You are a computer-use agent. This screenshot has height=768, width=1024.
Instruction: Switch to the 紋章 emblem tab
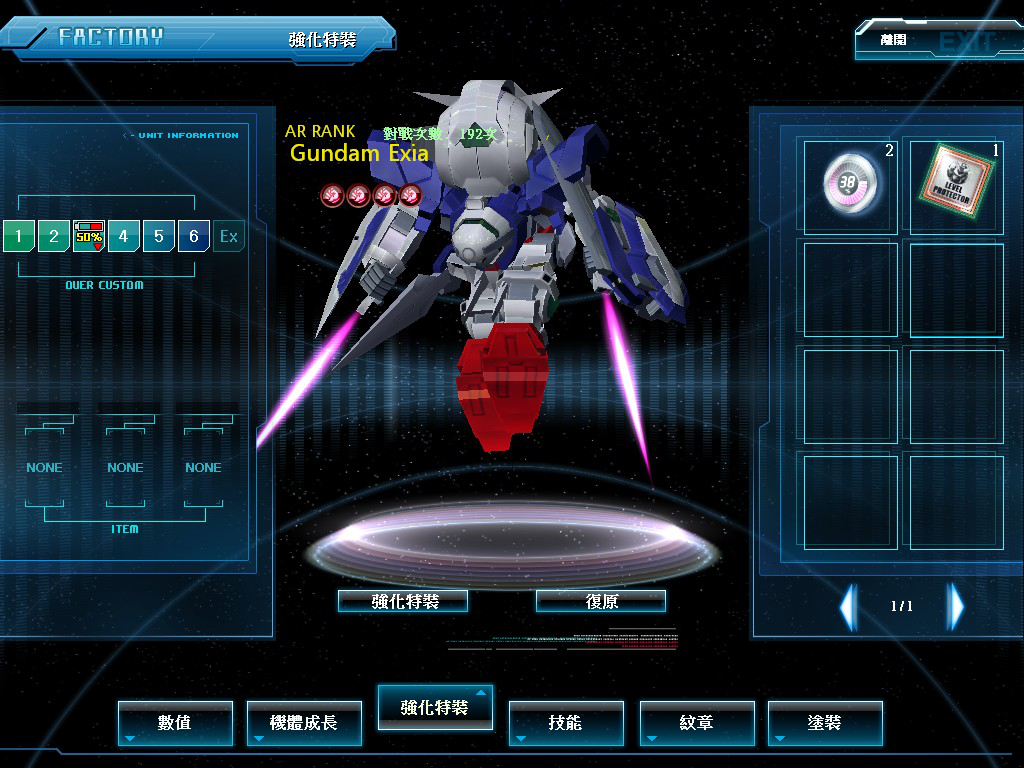696,722
